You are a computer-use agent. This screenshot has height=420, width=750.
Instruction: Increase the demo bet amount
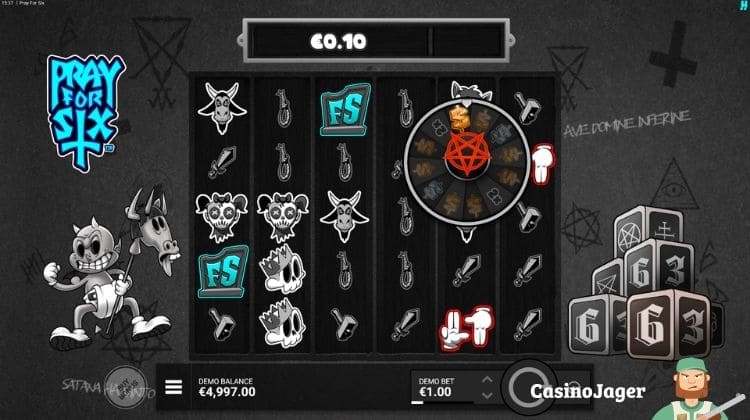click(x=487, y=379)
